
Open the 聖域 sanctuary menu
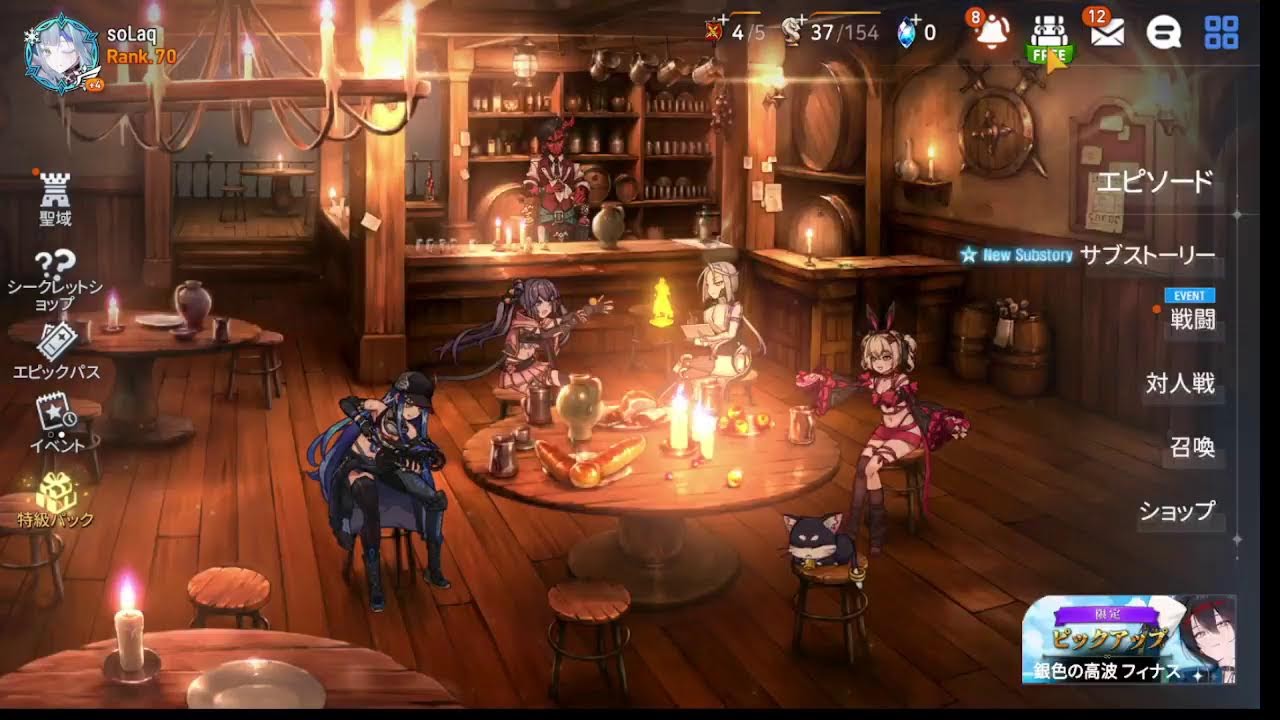tap(56, 197)
